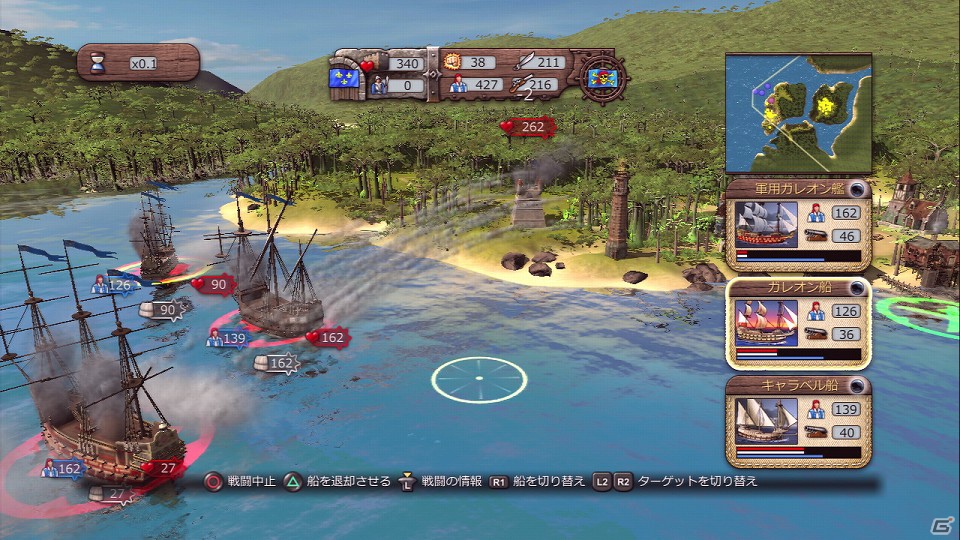Select the pirate skull flag emblem
Screen dimensions: 960x540
pyautogui.click(x=601, y=77)
